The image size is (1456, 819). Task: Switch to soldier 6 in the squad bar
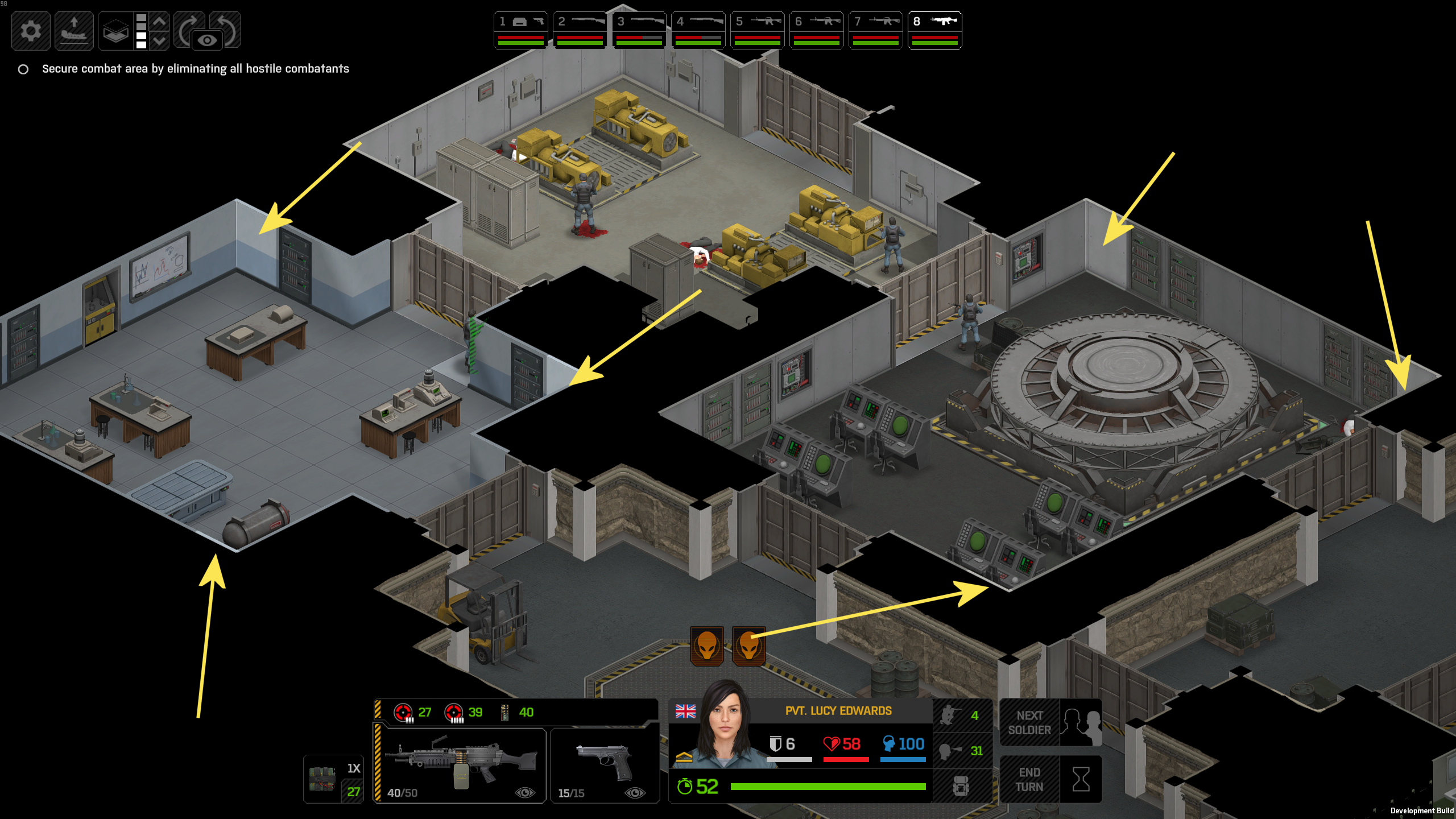pyautogui.click(x=816, y=30)
